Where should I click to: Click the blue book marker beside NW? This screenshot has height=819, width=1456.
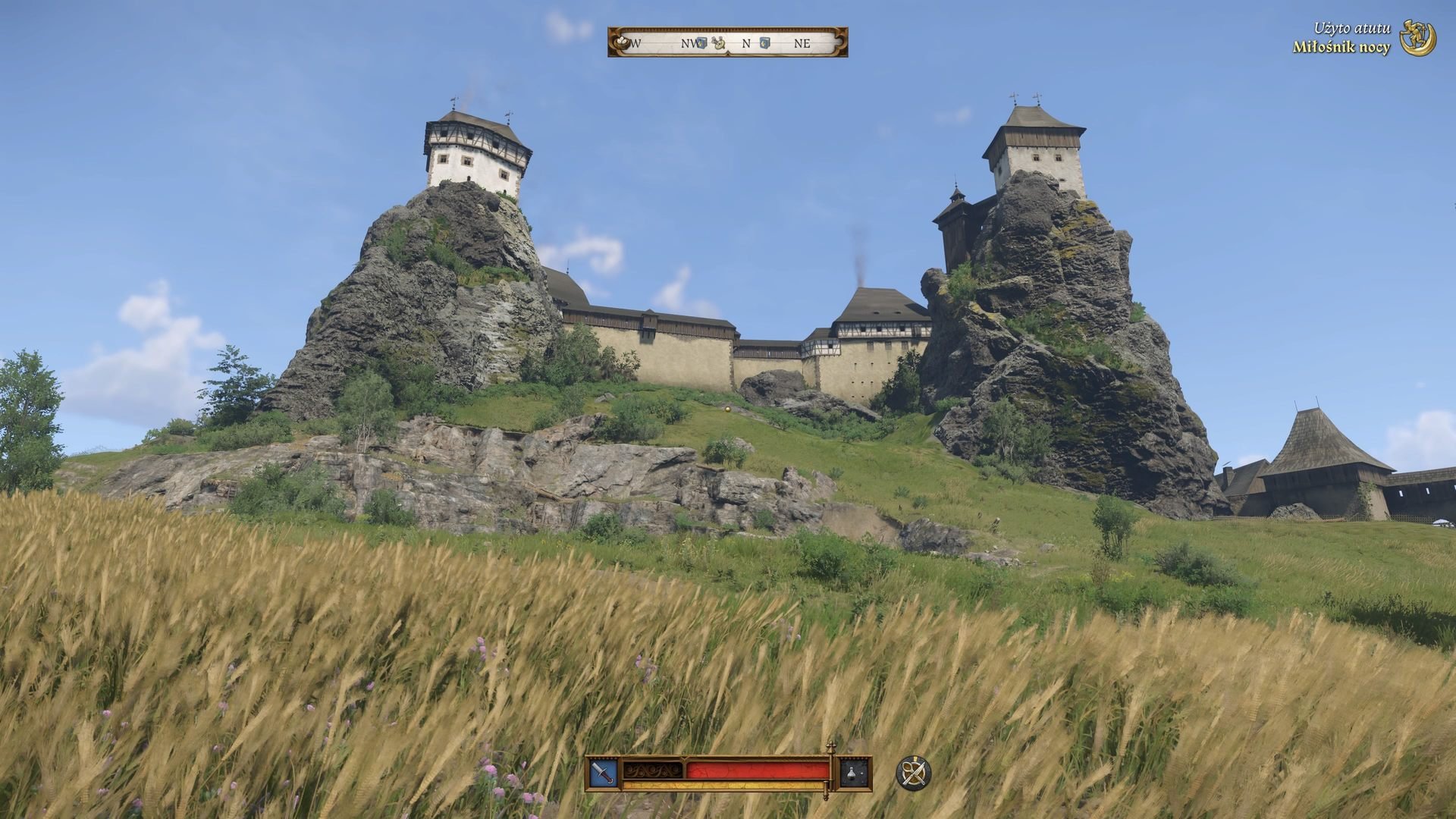[x=701, y=43]
